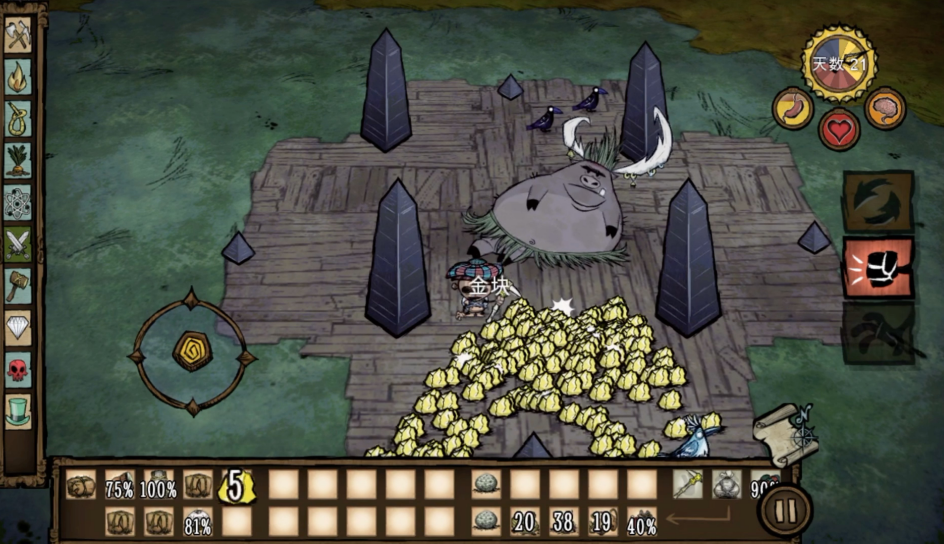Screen dimensions: 944x544
Task: Tap the curved-arrows action button
Action: click(x=878, y=201)
